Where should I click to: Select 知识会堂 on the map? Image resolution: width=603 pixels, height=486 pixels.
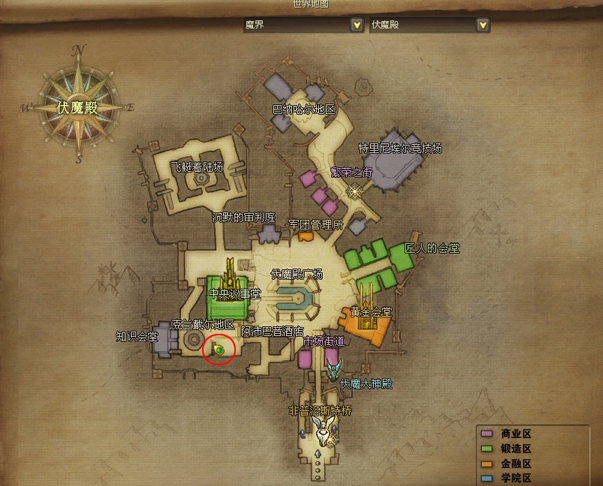pyautogui.click(x=135, y=337)
